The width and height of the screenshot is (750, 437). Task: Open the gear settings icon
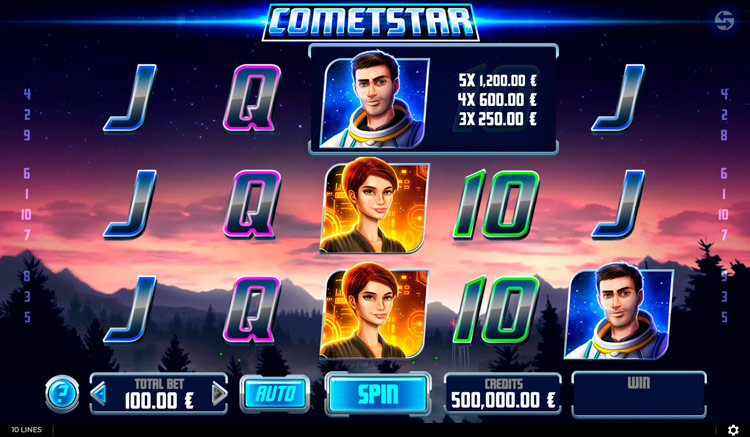click(x=733, y=430)
